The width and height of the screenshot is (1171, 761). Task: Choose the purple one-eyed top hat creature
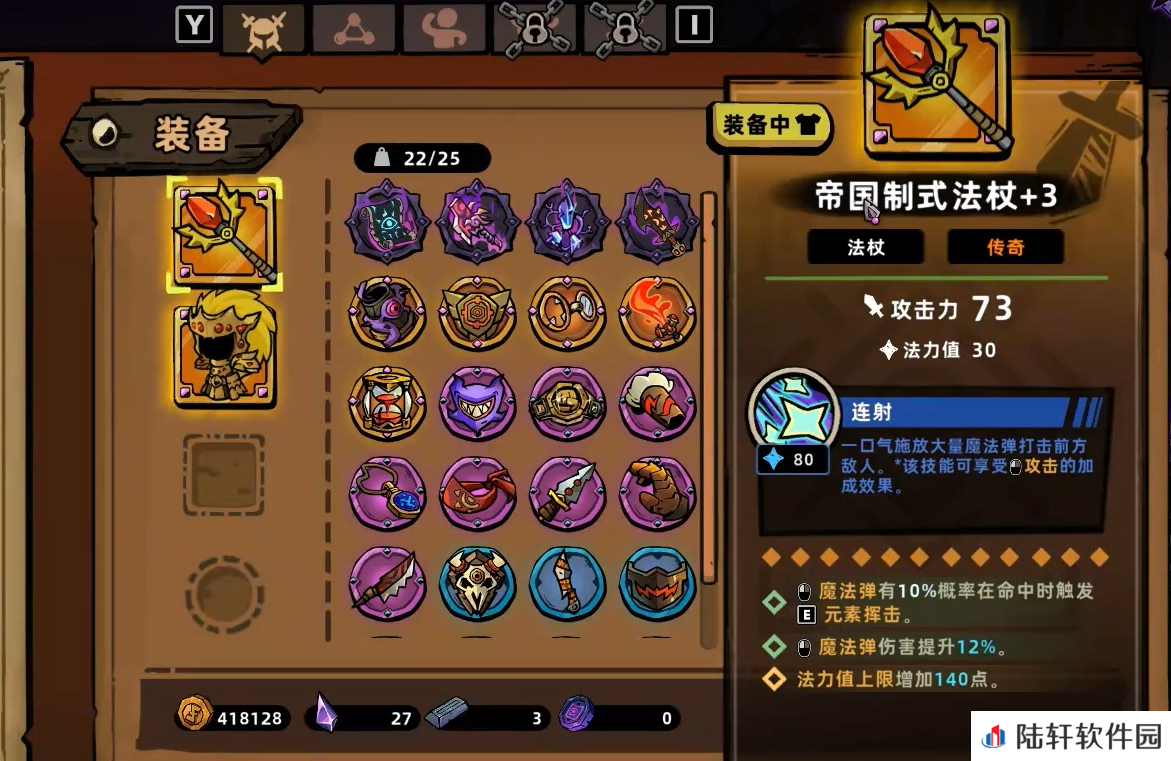[387, 312]
